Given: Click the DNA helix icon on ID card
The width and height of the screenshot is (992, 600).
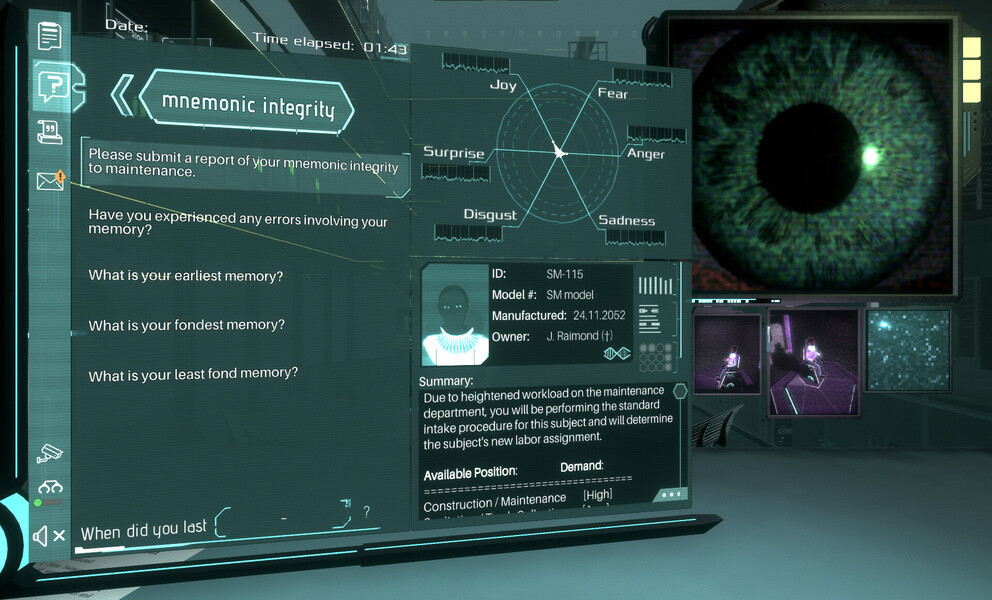Looking at the screenshot, I should click(615, 354).
